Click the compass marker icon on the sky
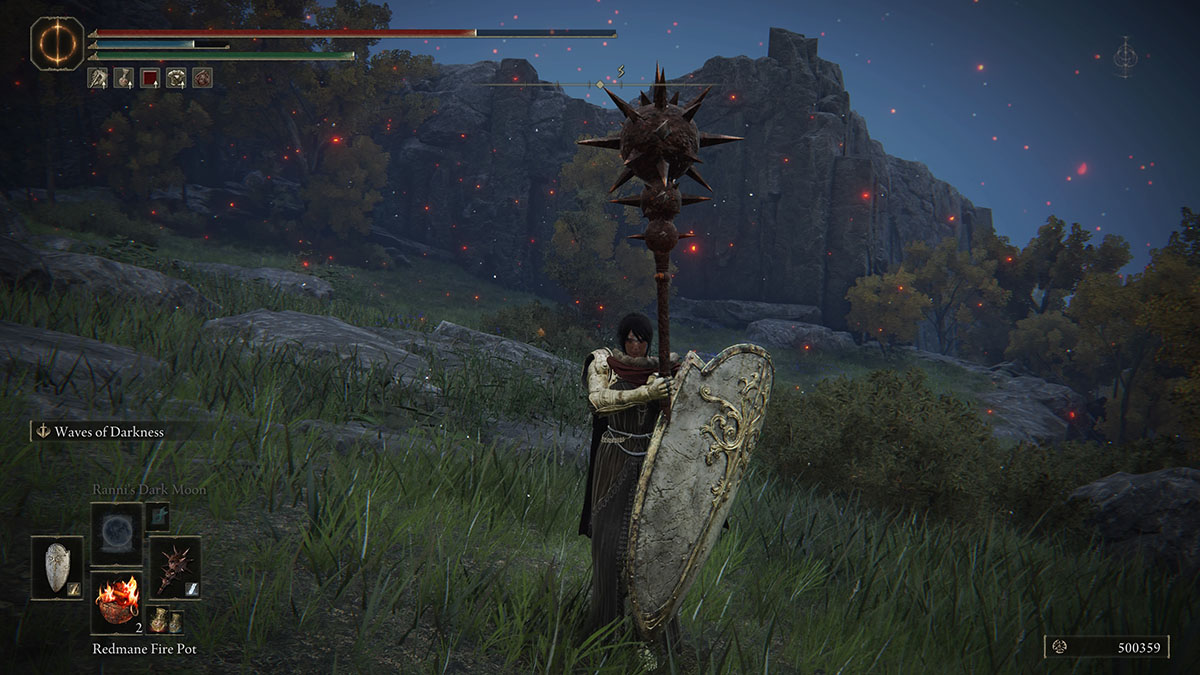This screenshot has width=1200, height=675. (x=1126, y=56)
